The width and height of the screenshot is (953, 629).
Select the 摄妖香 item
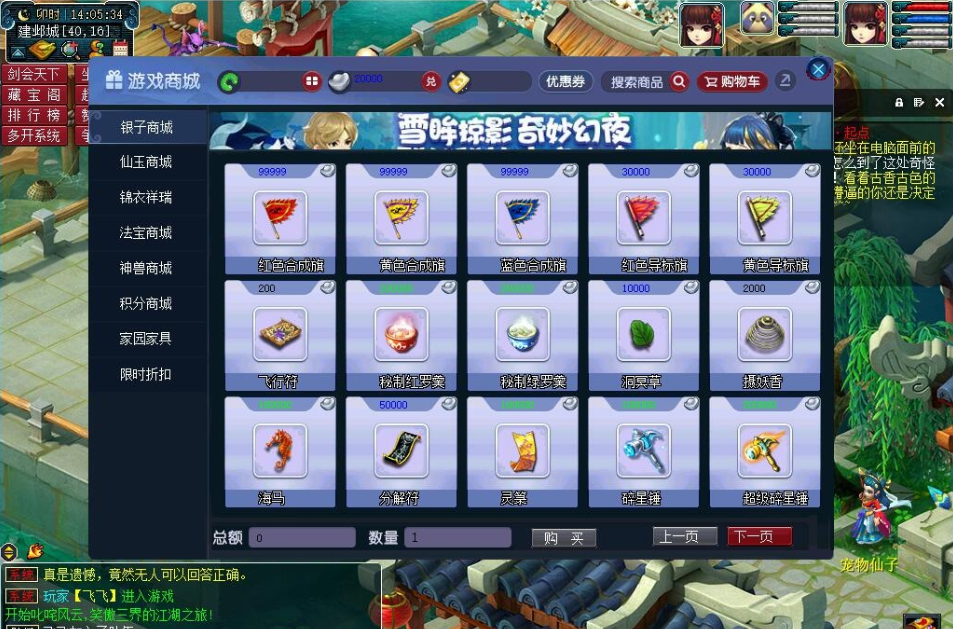pos(765,335)
